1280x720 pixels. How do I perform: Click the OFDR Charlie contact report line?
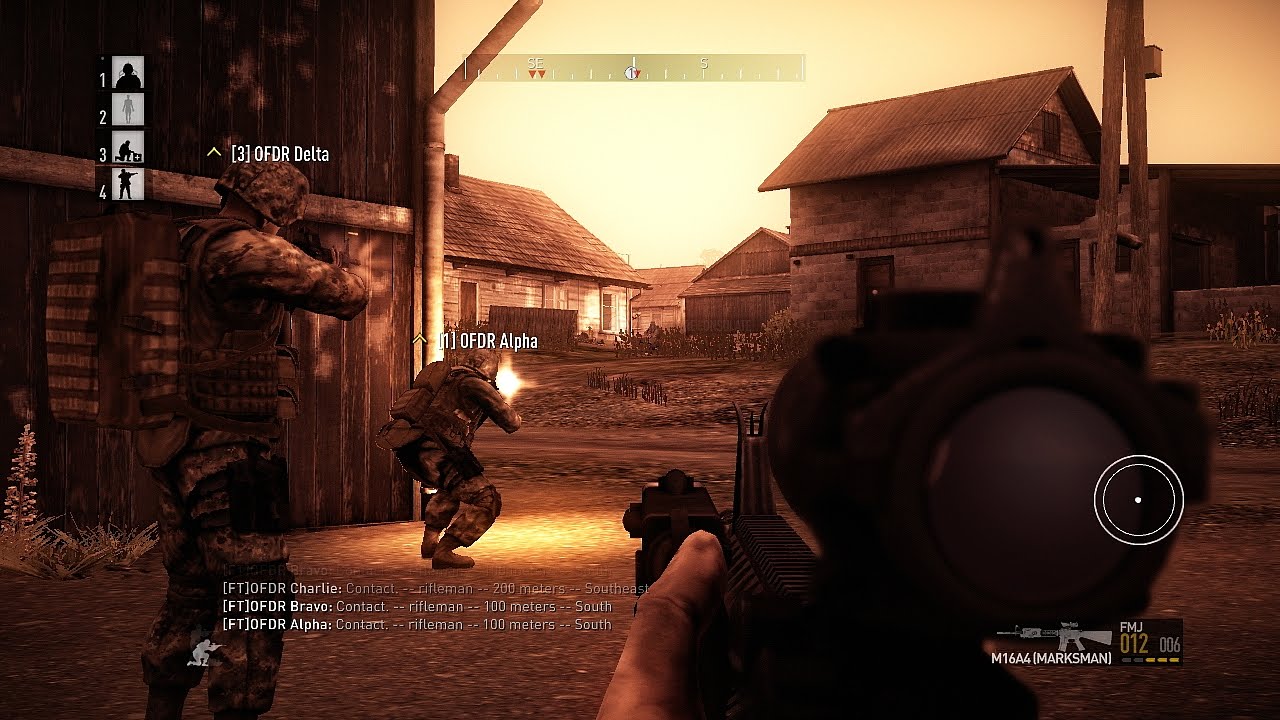pyautogui.click(x=435, y=589)
